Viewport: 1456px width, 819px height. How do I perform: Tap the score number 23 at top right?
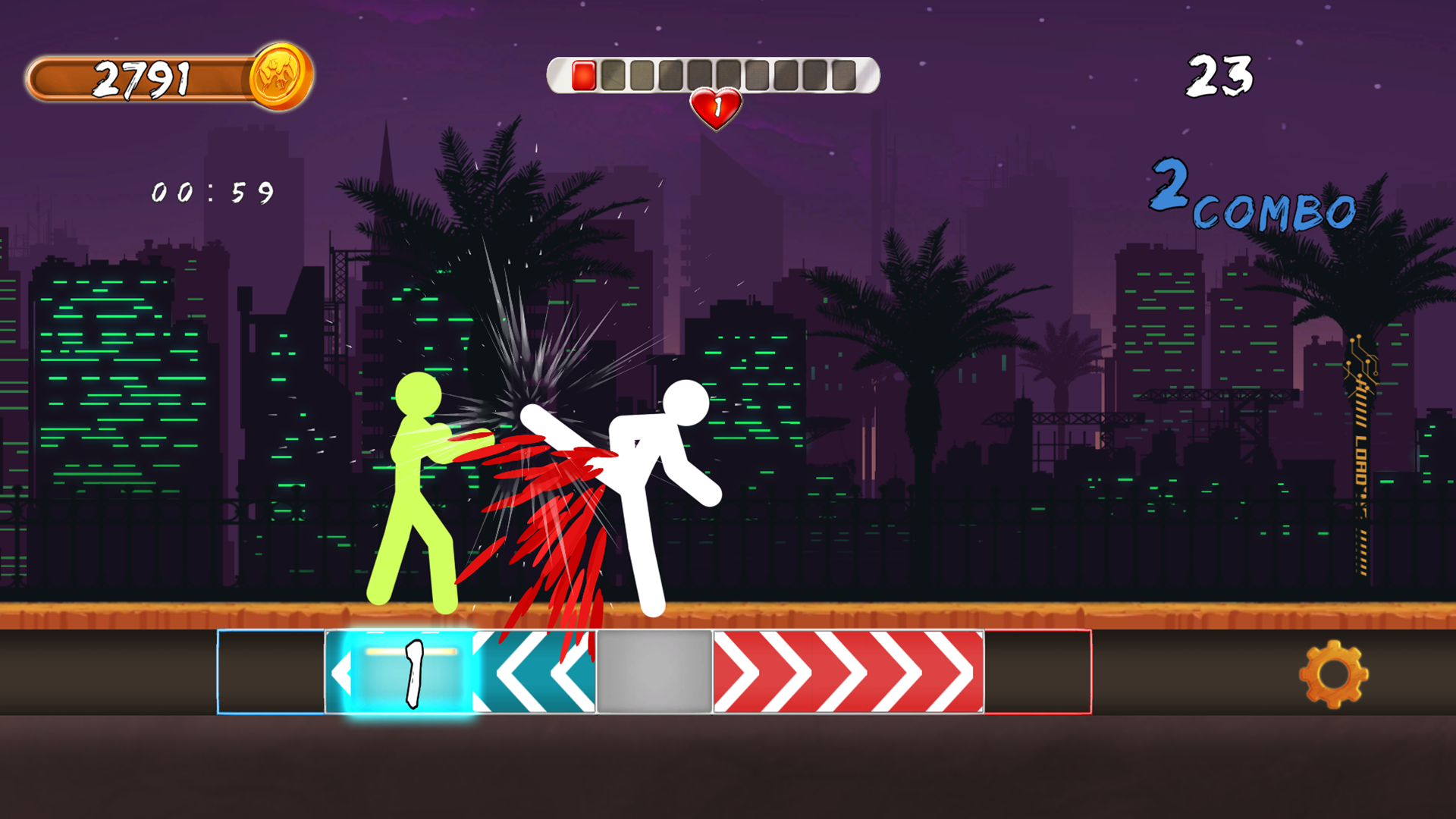pos(1221,74)
